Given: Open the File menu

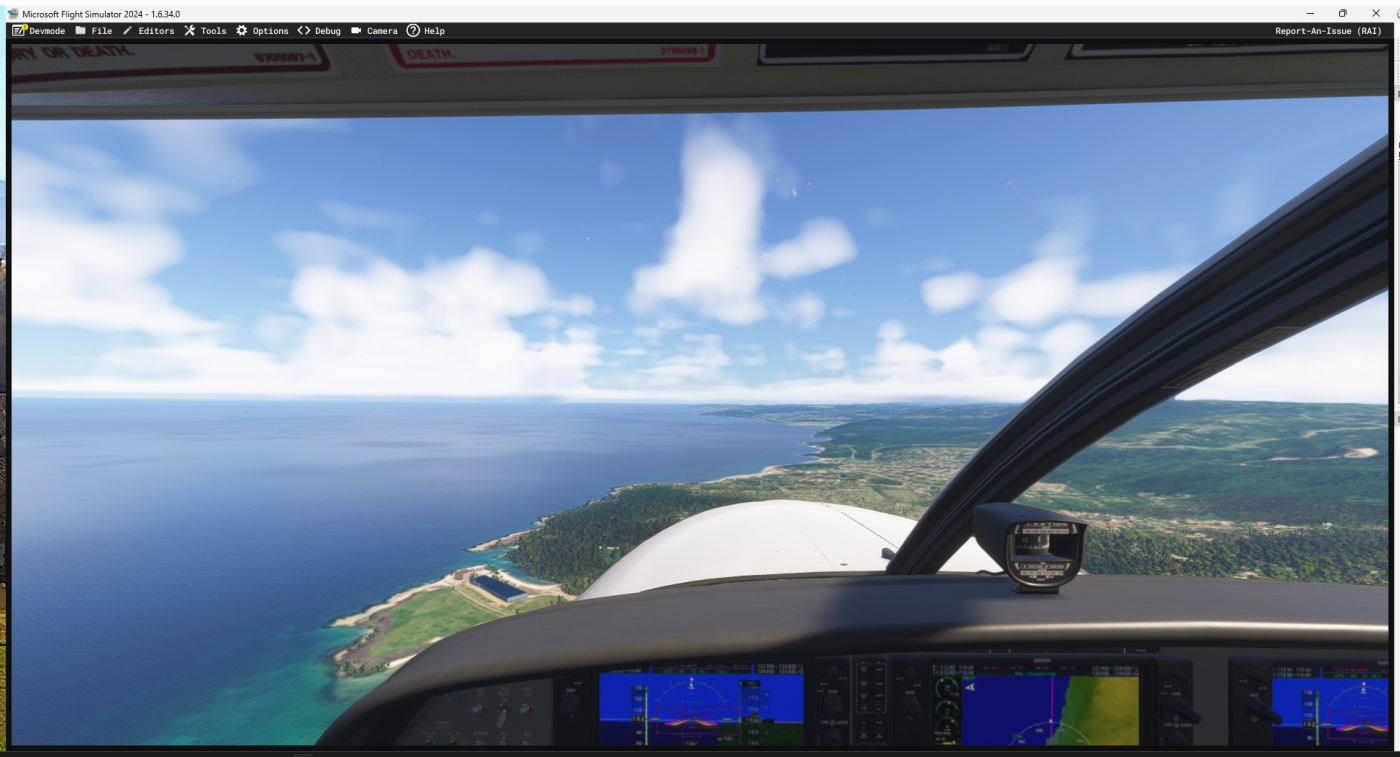Looking at the screenshot, I should coord(94,31).
